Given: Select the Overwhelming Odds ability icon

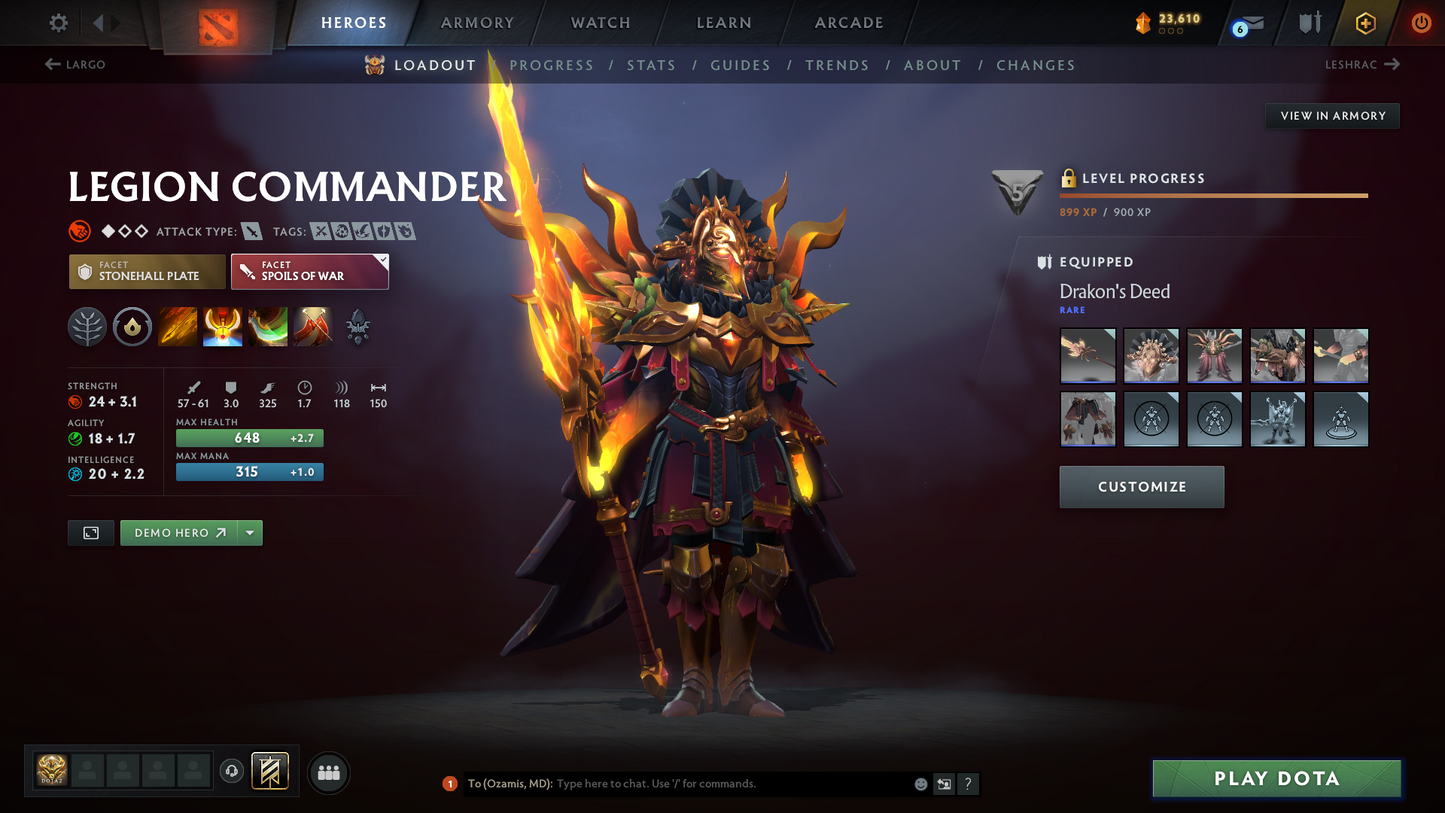Looking at the screenshot, I should click(x=177, y=327).
